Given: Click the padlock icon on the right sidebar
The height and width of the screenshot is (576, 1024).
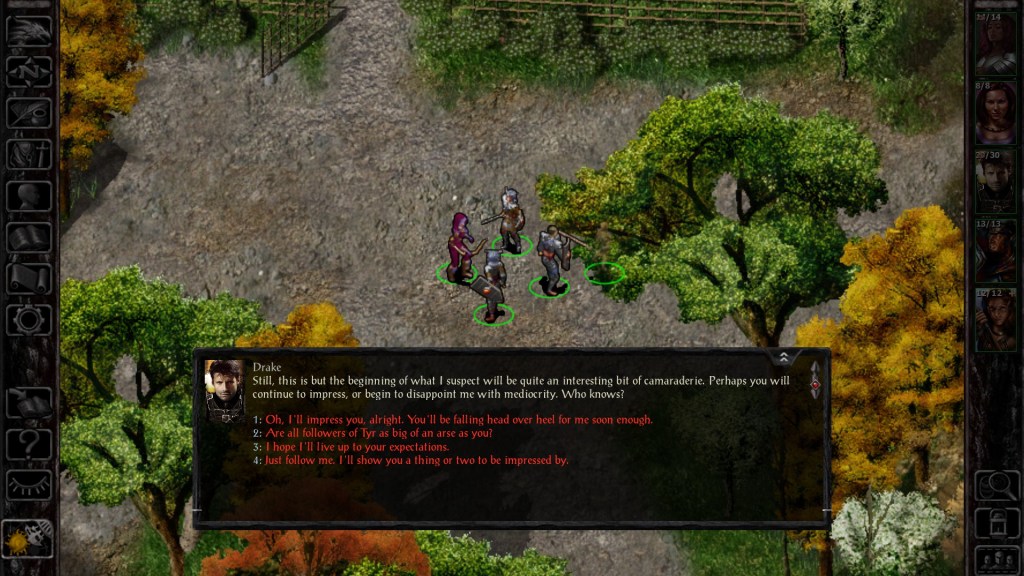Looking at the screenshot, I should [996, 522].
